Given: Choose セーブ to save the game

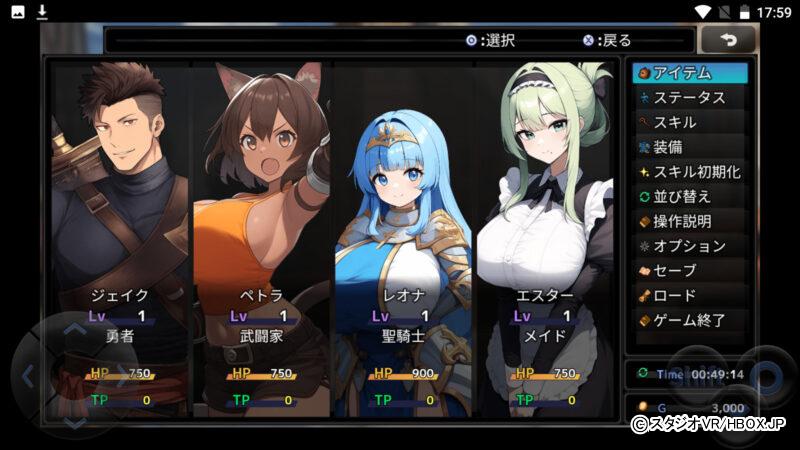Looking at the screenshot, I should click(x=690, y=271).
